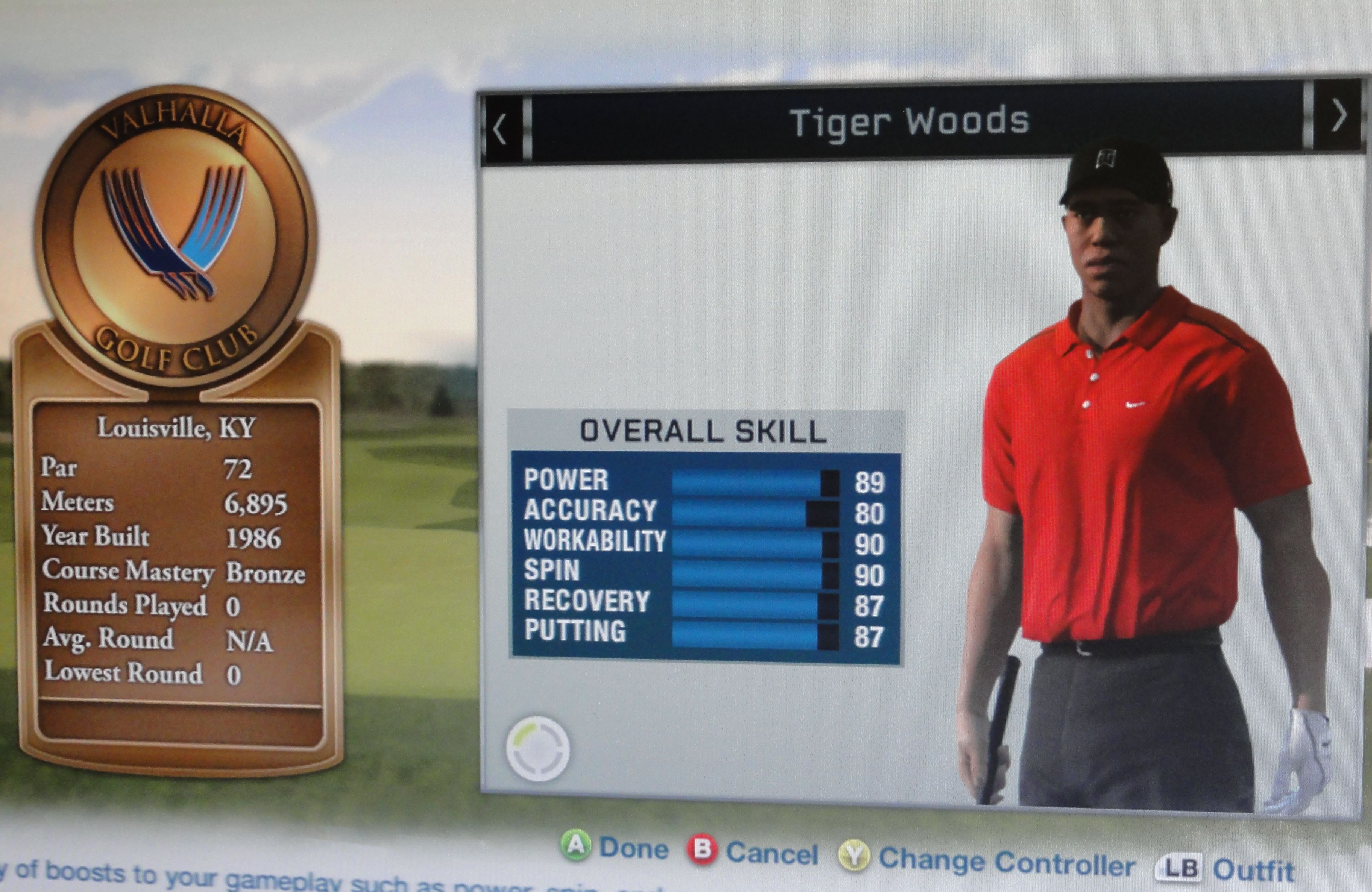
Task: Select the next golfer with right arrow
Action: coord(1339,116)
